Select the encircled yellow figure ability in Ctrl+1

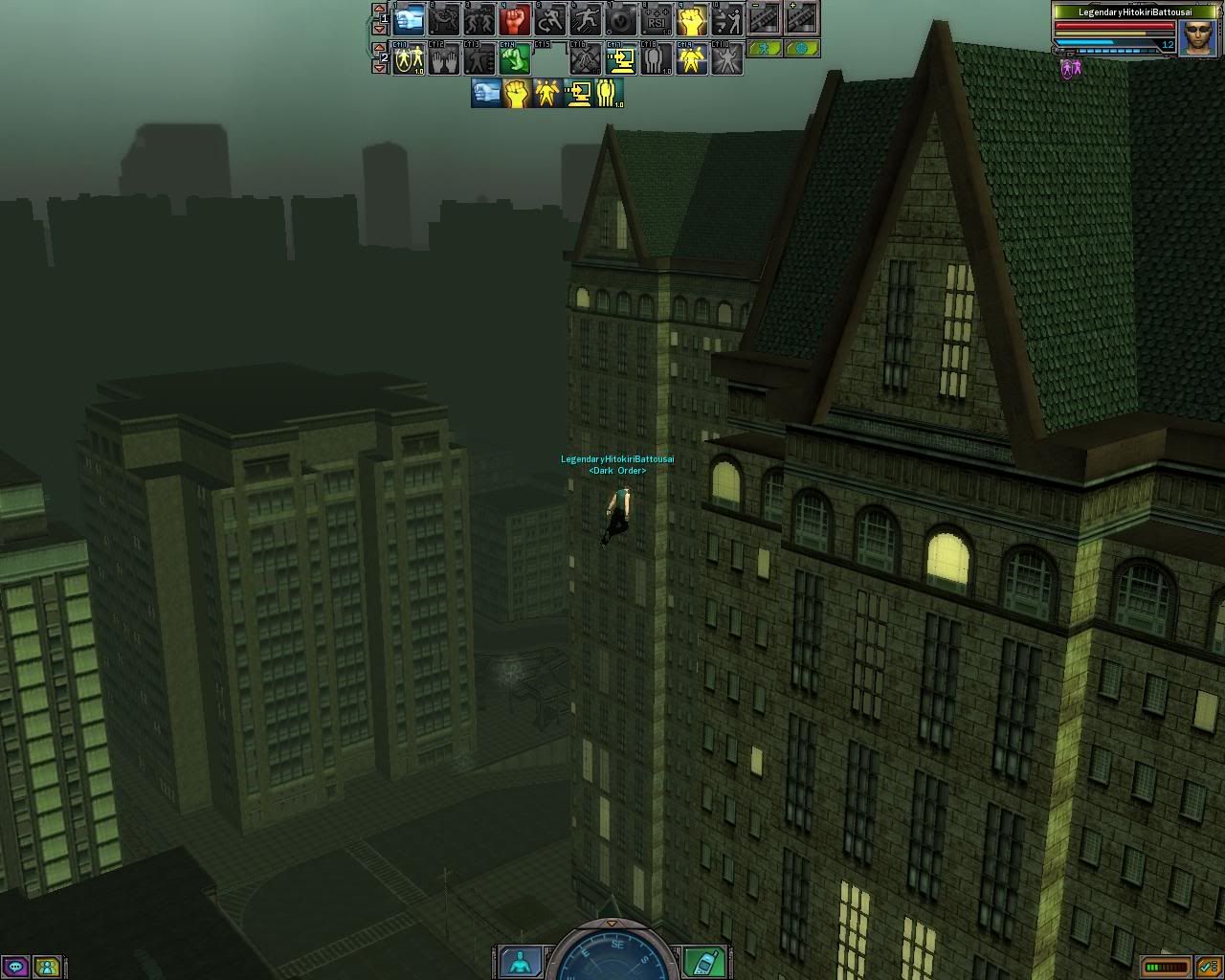tap(409, 59)
